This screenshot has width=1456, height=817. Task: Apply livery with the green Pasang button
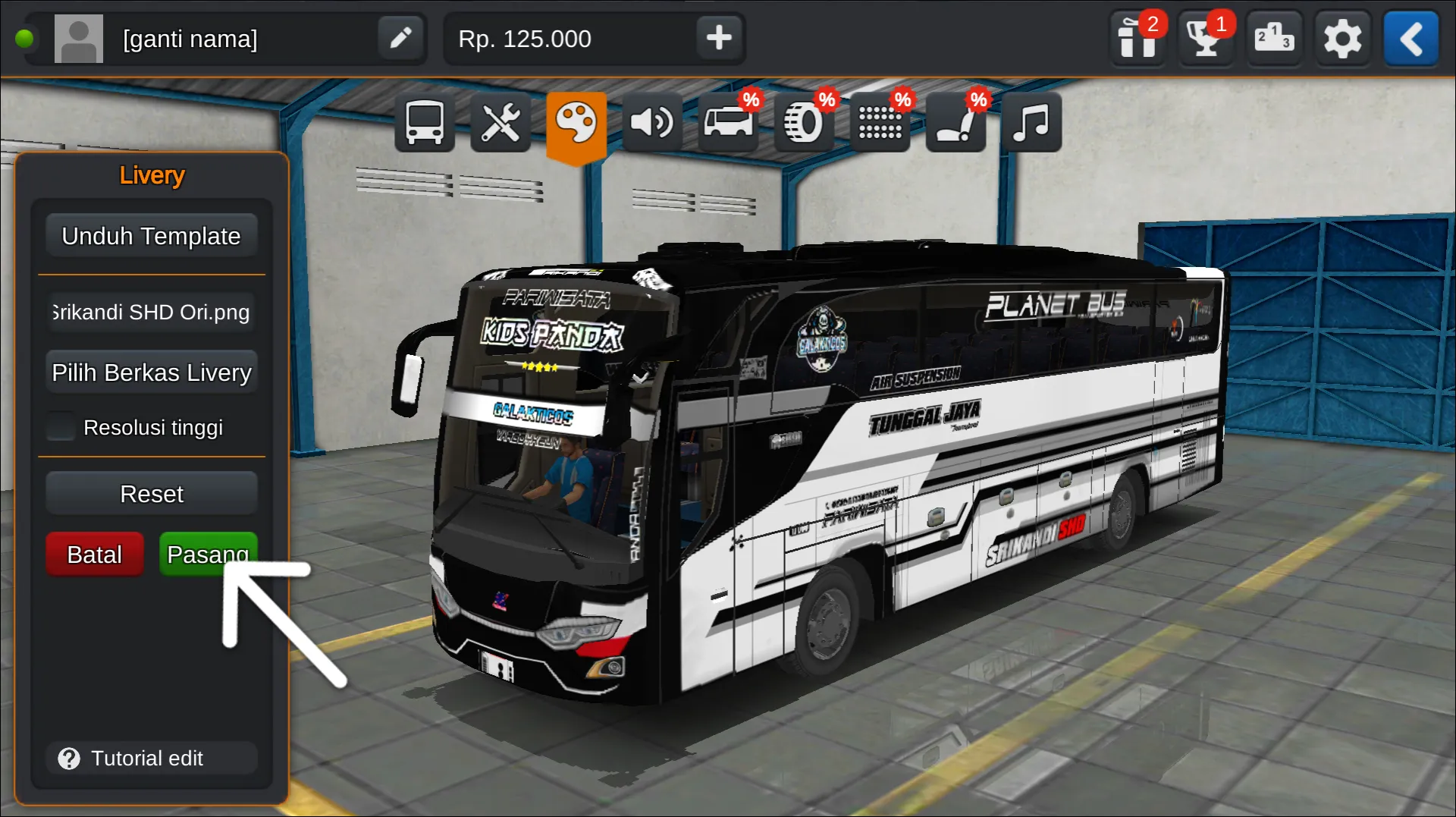pos(208,555)
